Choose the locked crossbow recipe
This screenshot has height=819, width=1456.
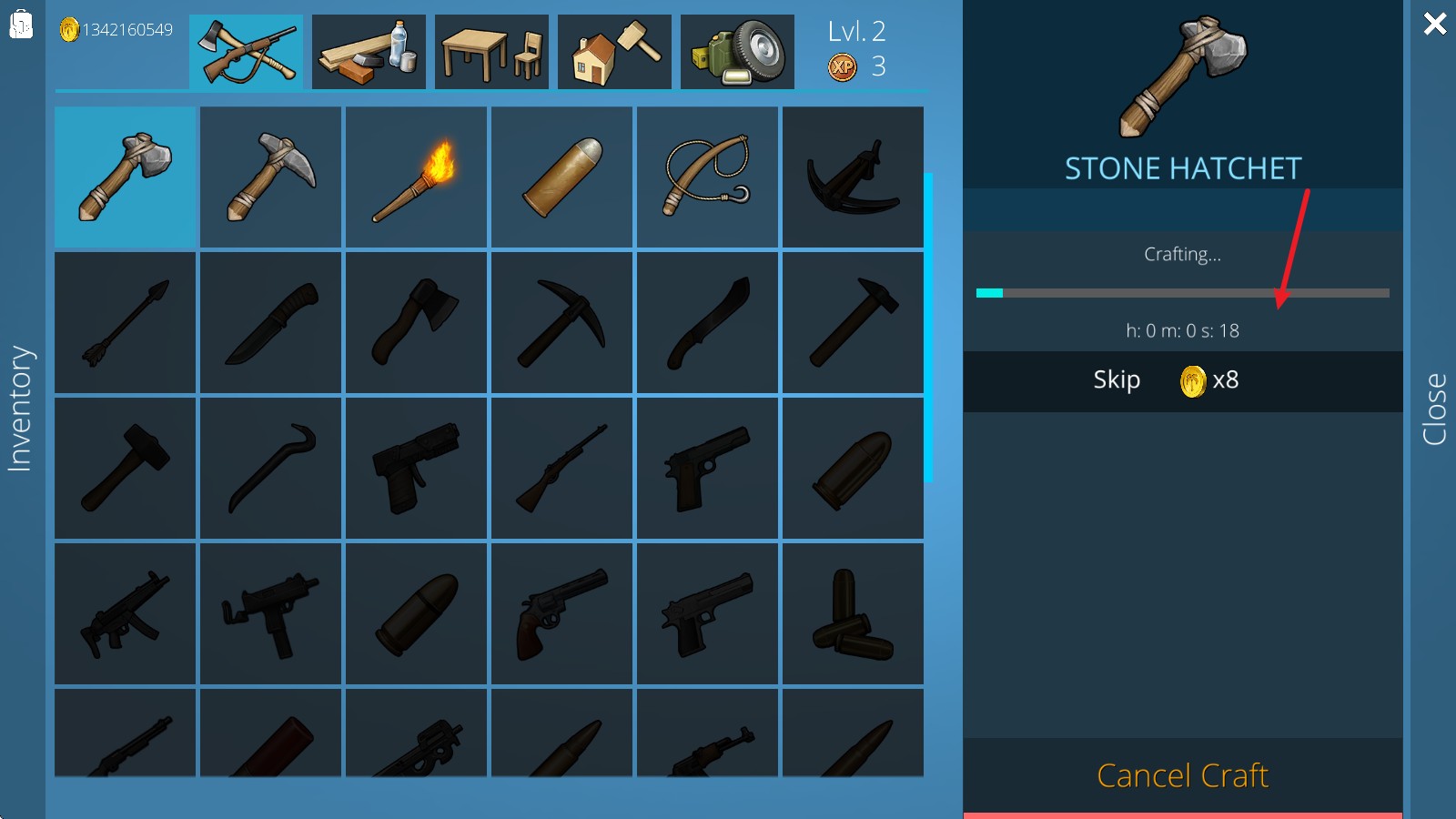click(854, 177)
